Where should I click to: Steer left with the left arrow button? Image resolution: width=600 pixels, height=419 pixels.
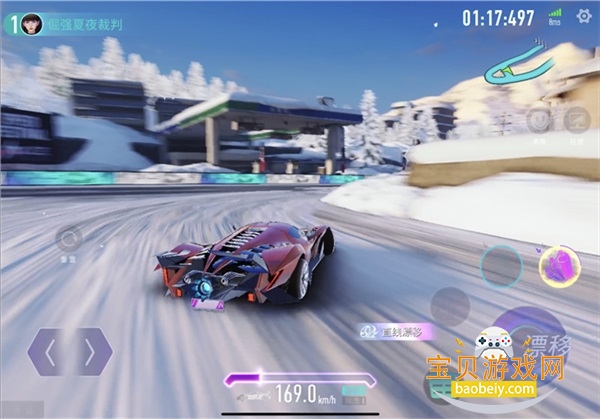49,351
